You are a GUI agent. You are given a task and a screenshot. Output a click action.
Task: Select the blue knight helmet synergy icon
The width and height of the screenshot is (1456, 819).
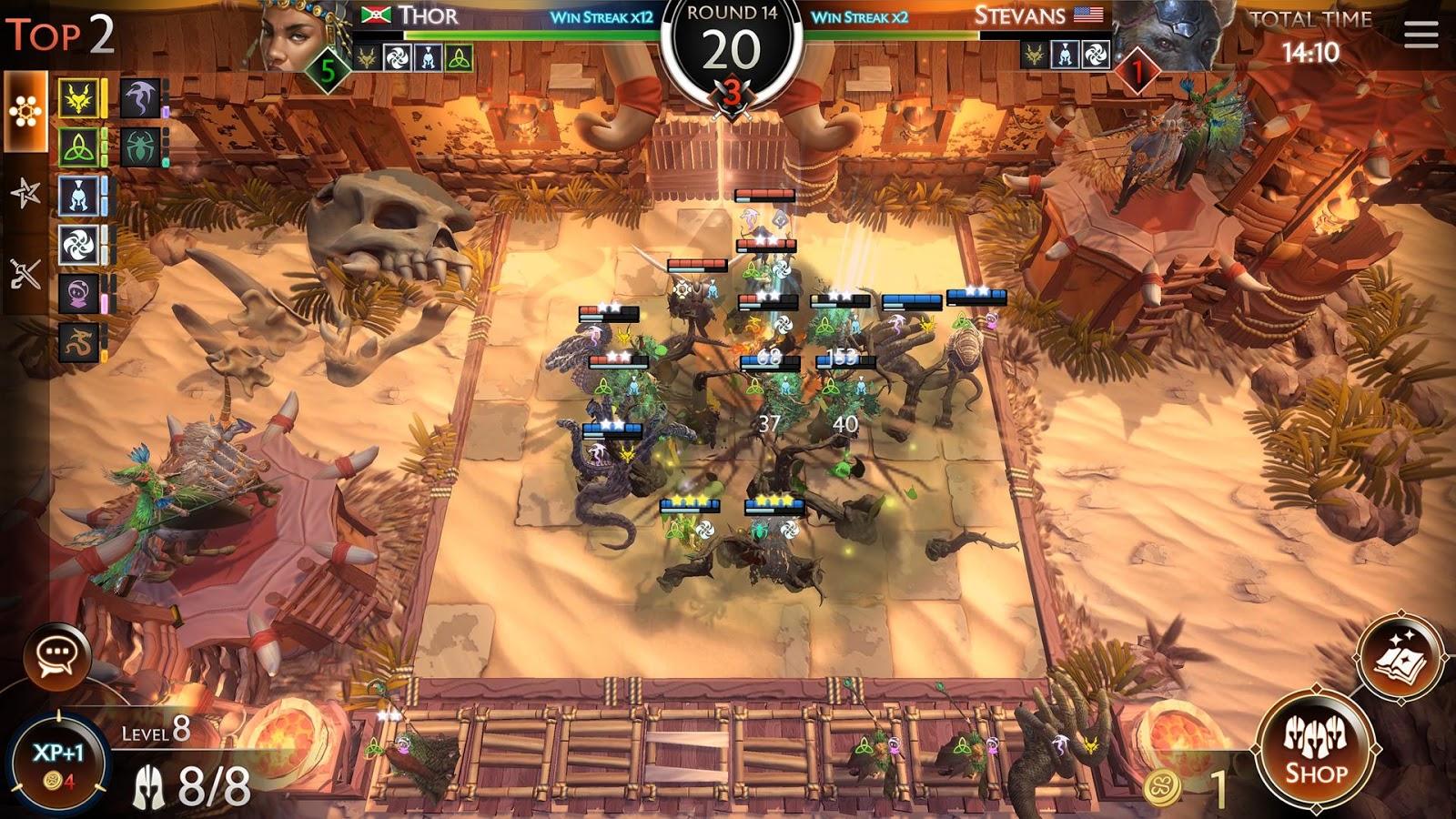point(79,196)
